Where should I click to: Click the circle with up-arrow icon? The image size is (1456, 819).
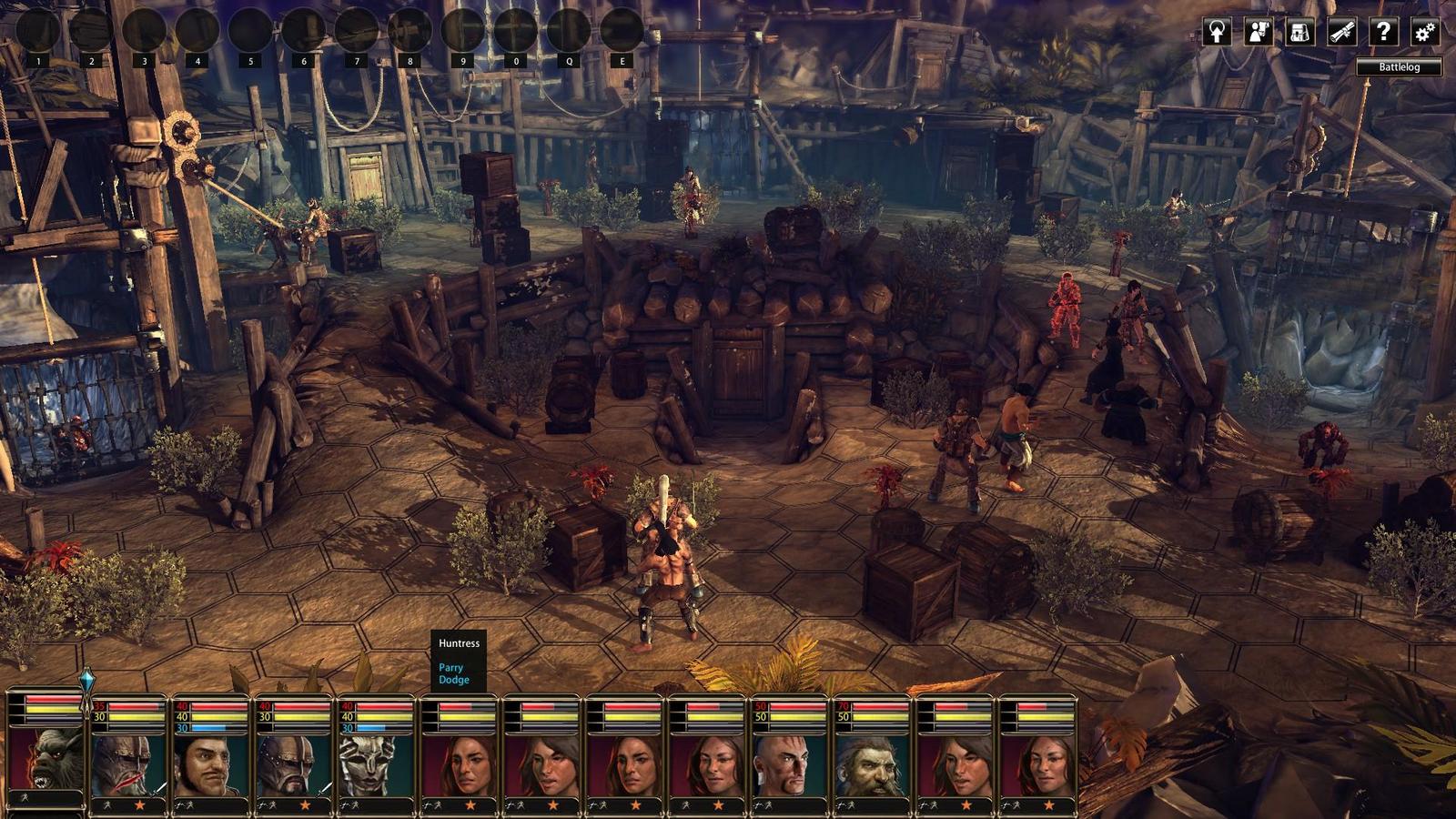click(1217, 33)
